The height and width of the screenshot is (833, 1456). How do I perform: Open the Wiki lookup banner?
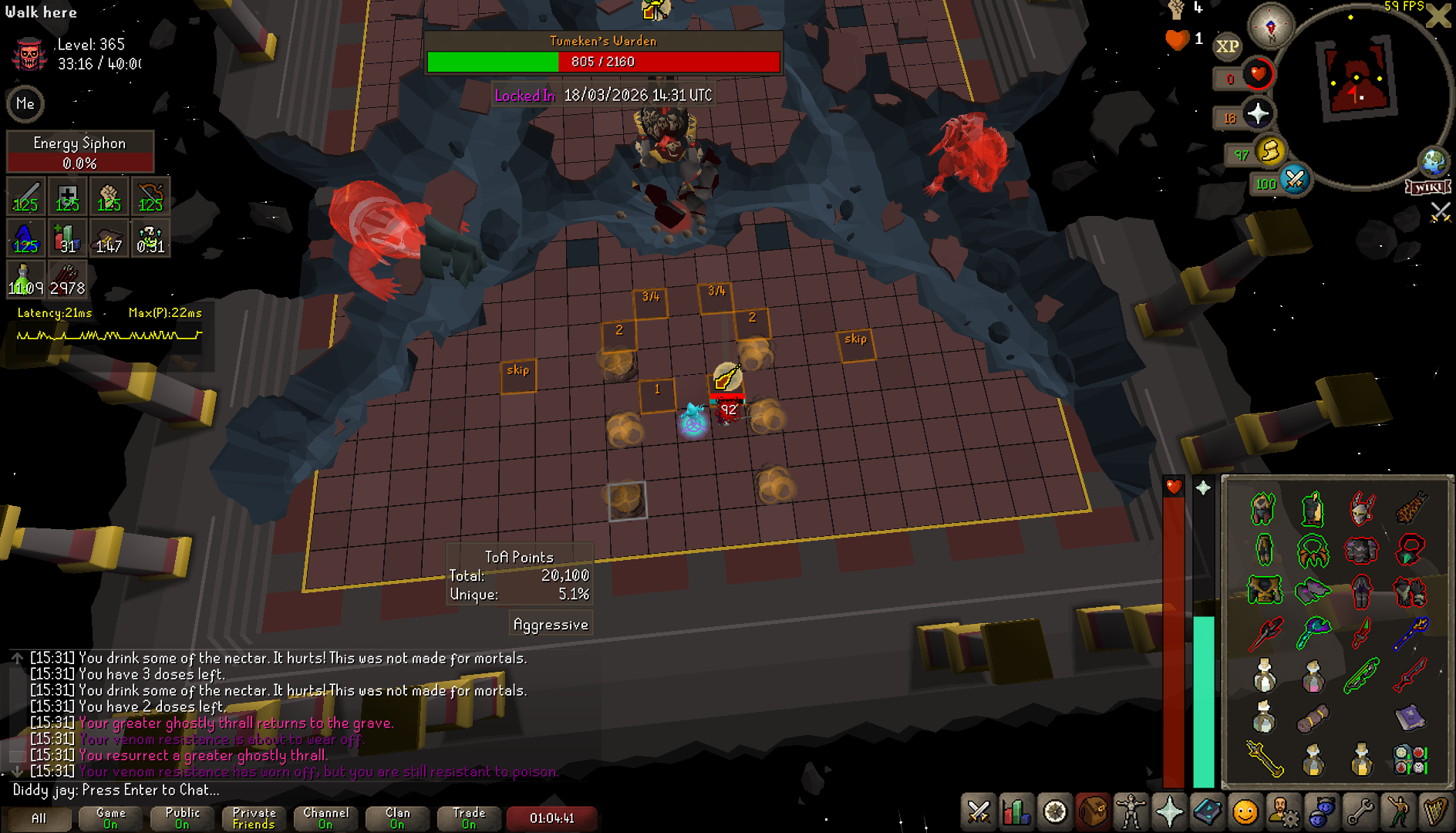pyautogui.click(x=1428, y=187)
